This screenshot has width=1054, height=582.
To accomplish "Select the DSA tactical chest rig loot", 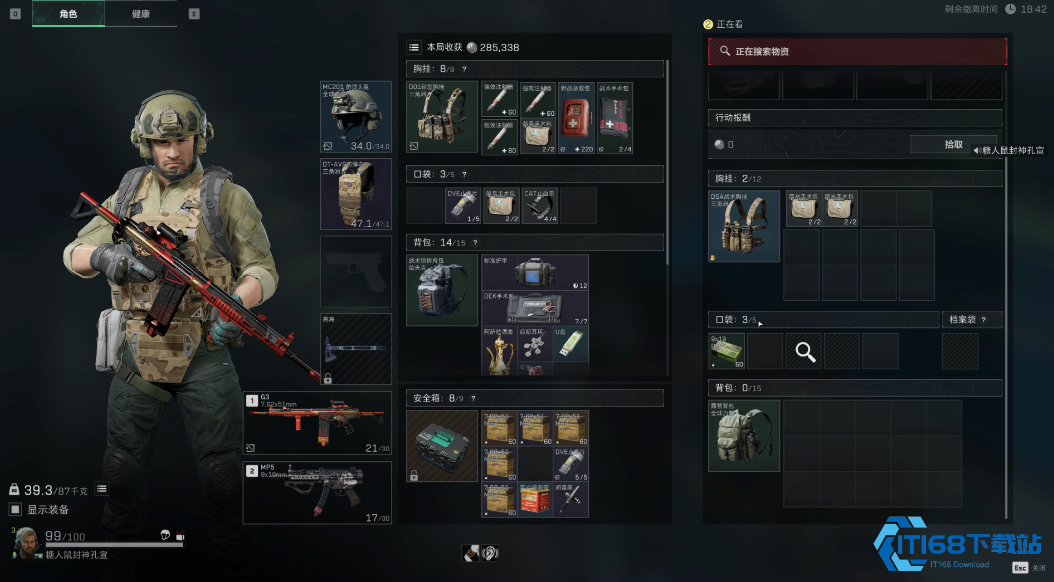I will (x=744, y=226).
